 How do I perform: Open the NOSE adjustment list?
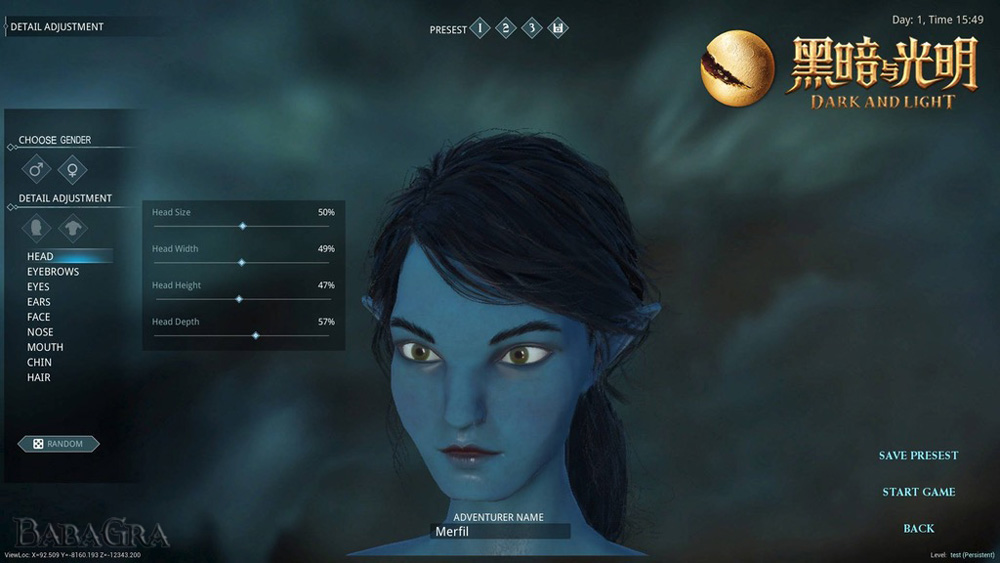click(x=40, y=332)
